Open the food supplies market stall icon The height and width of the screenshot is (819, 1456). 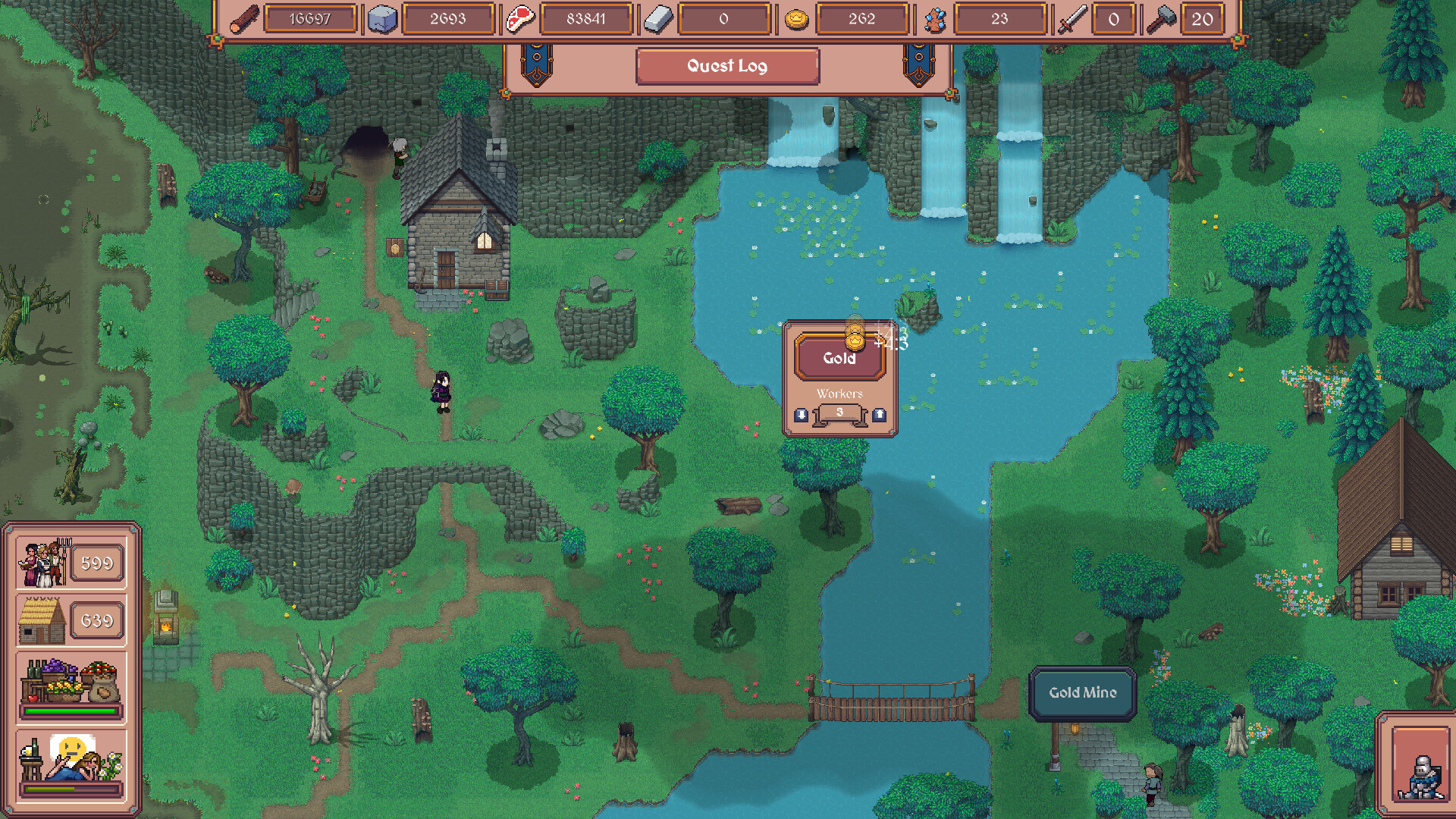tap(70, 682)
